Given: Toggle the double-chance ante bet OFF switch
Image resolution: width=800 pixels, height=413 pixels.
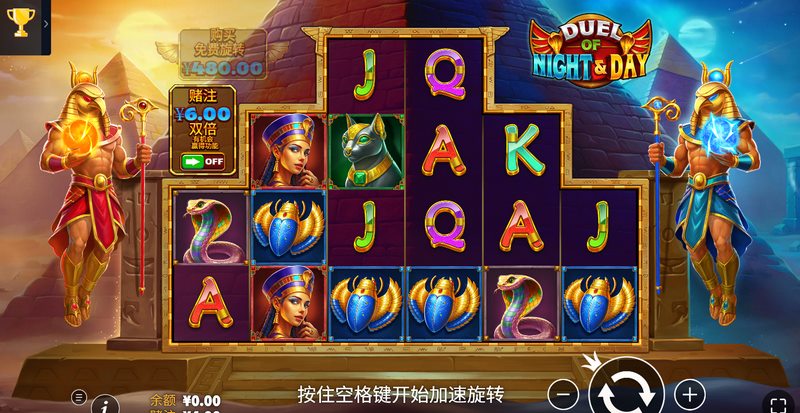Looking at the screenshot, I should click(201, 160).
